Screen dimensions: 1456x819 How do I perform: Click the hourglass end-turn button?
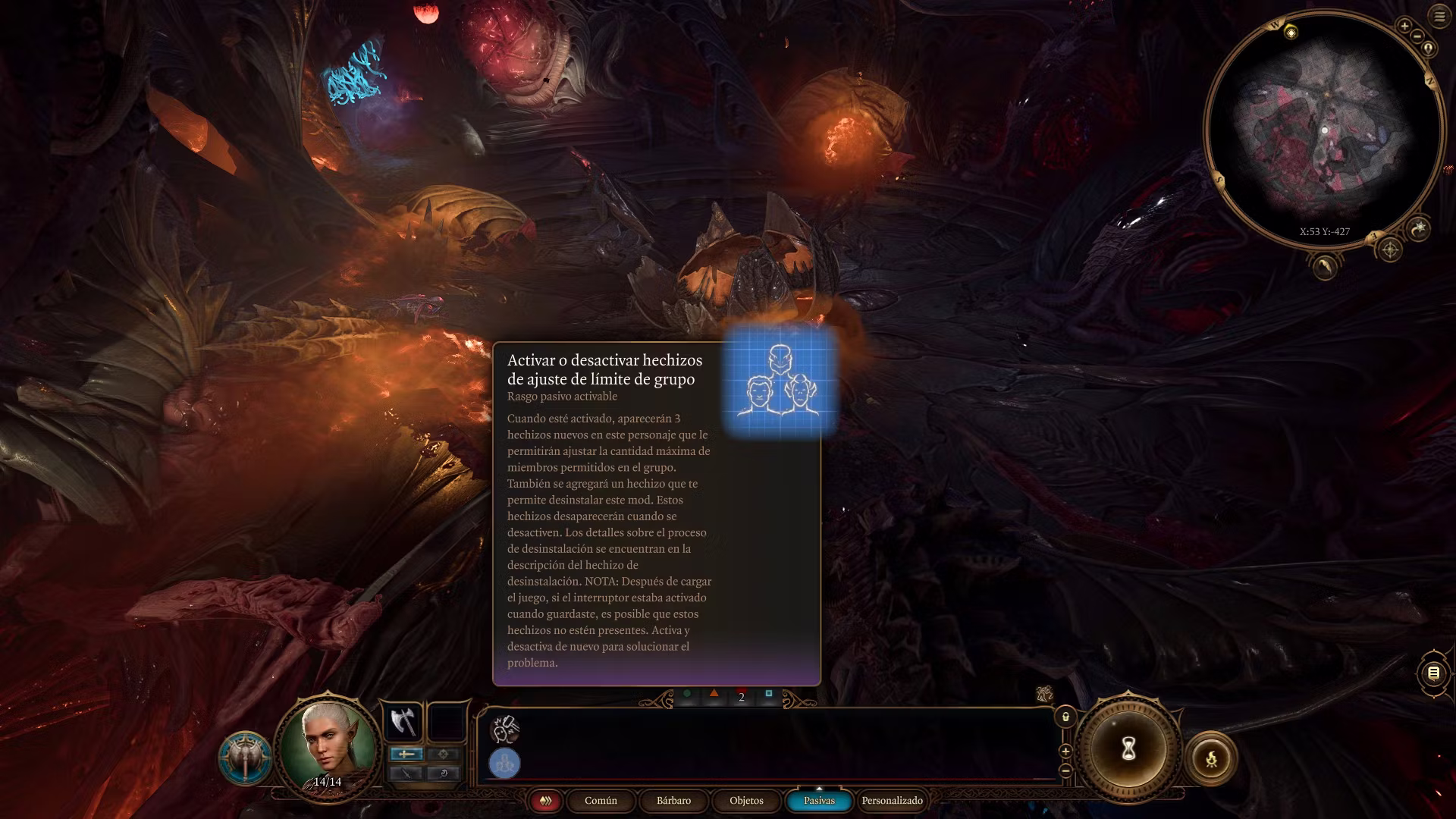click(1128, 749)
